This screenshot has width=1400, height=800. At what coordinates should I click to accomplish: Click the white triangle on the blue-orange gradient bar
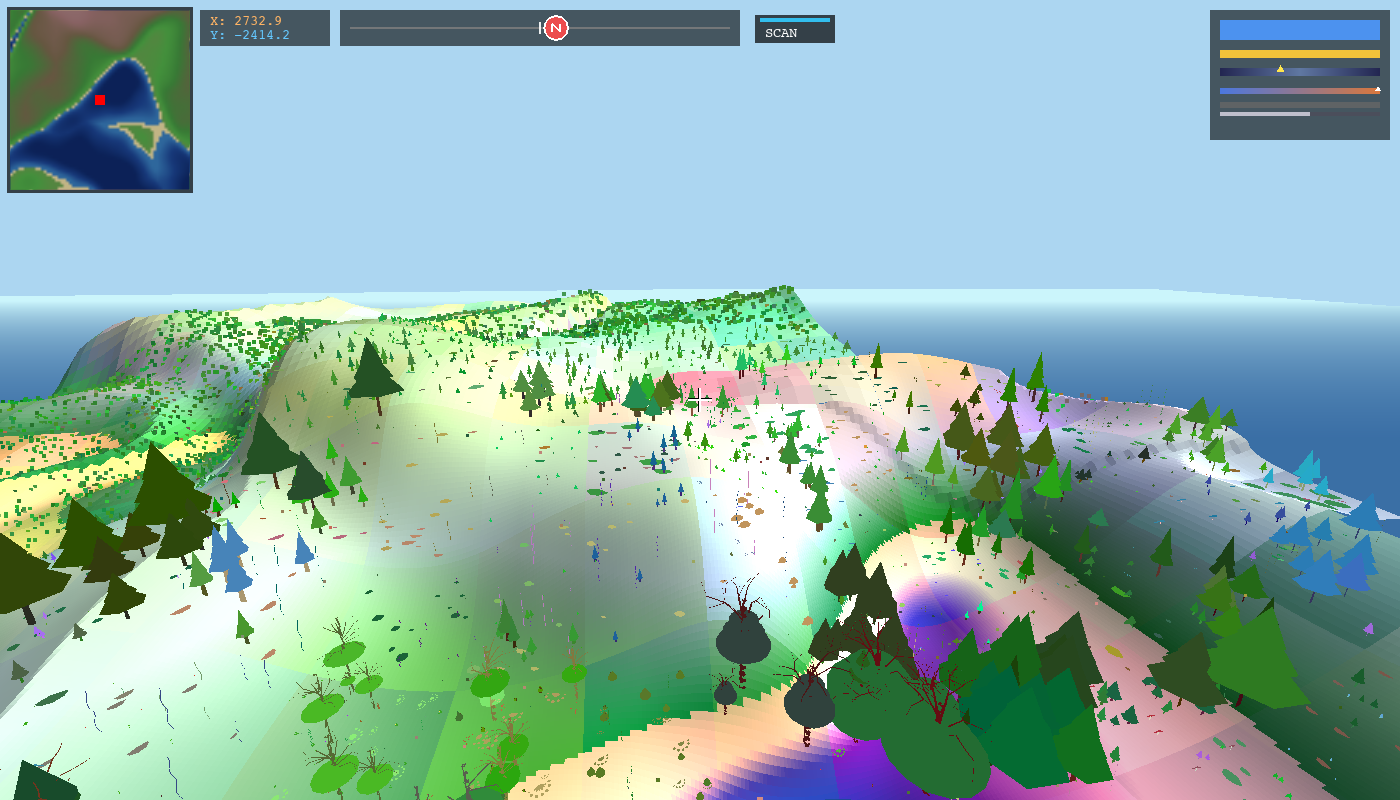[1378, 88]
